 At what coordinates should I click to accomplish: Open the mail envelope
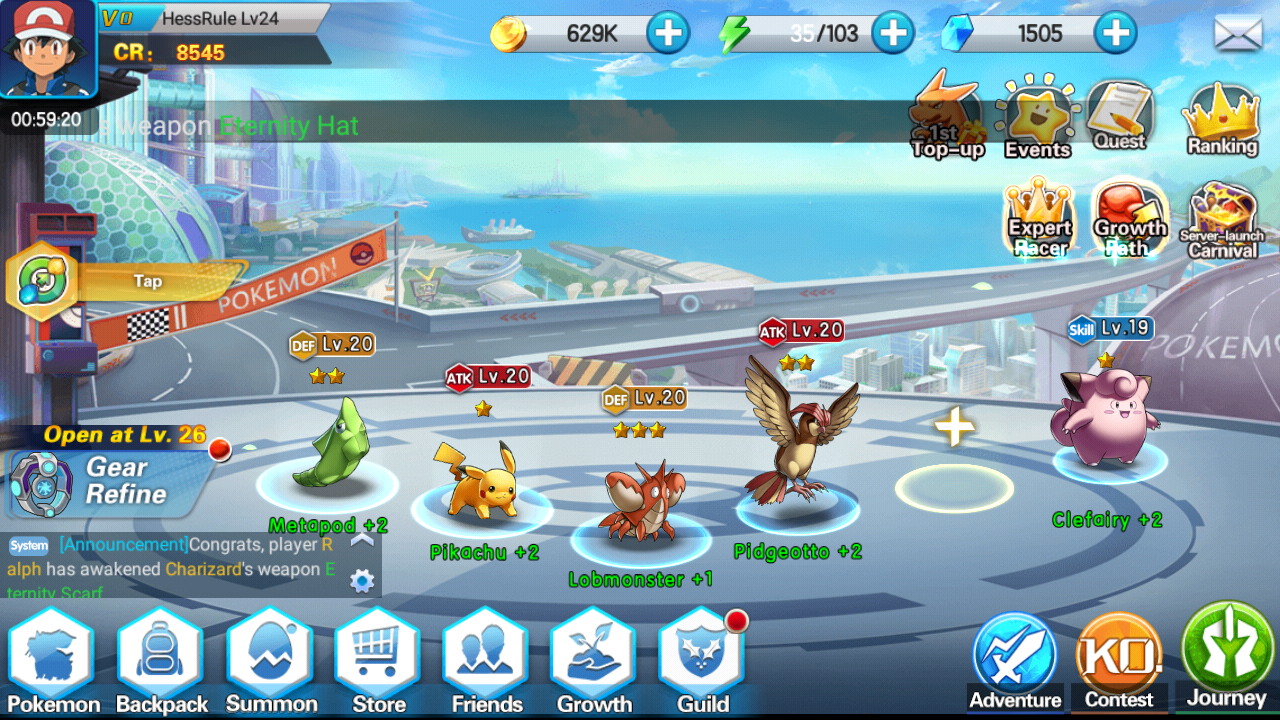coord(1238,34)
